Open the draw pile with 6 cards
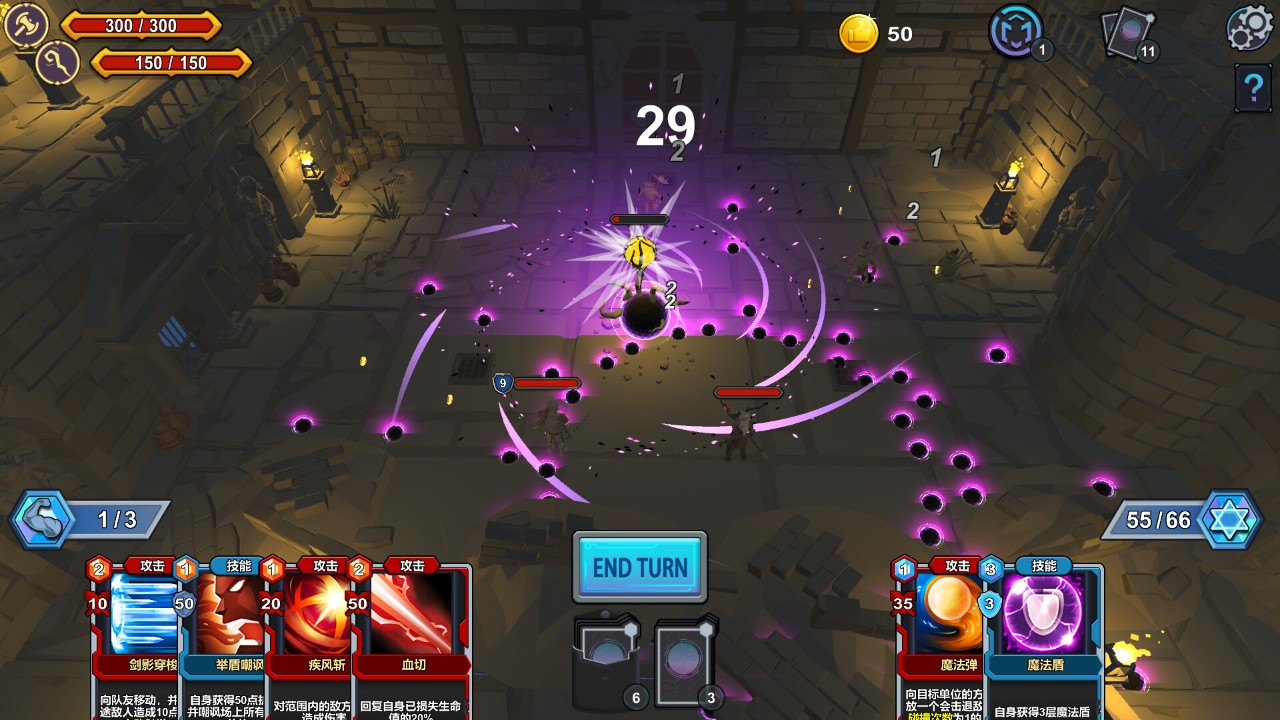This screenshot has height=720, width=1280. [x=606, y=662]
